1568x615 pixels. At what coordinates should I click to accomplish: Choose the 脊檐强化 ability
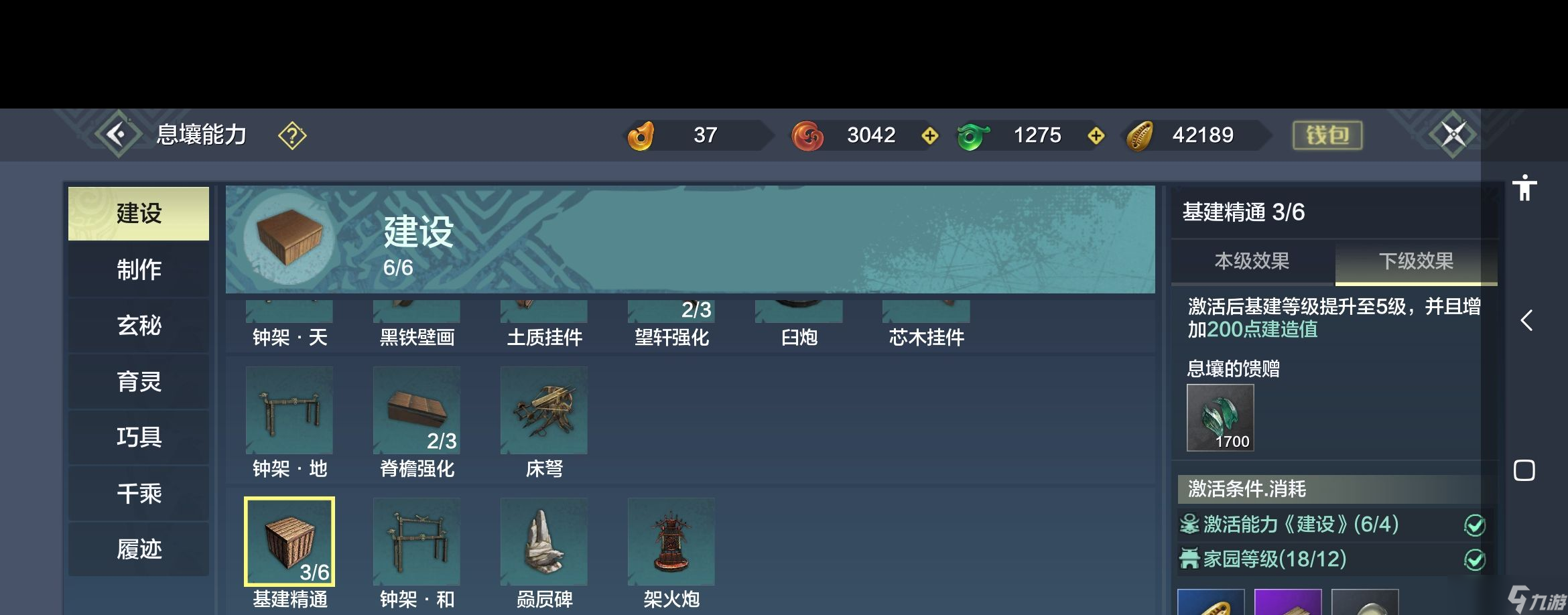pyautogui.click(x=417, y=411)
